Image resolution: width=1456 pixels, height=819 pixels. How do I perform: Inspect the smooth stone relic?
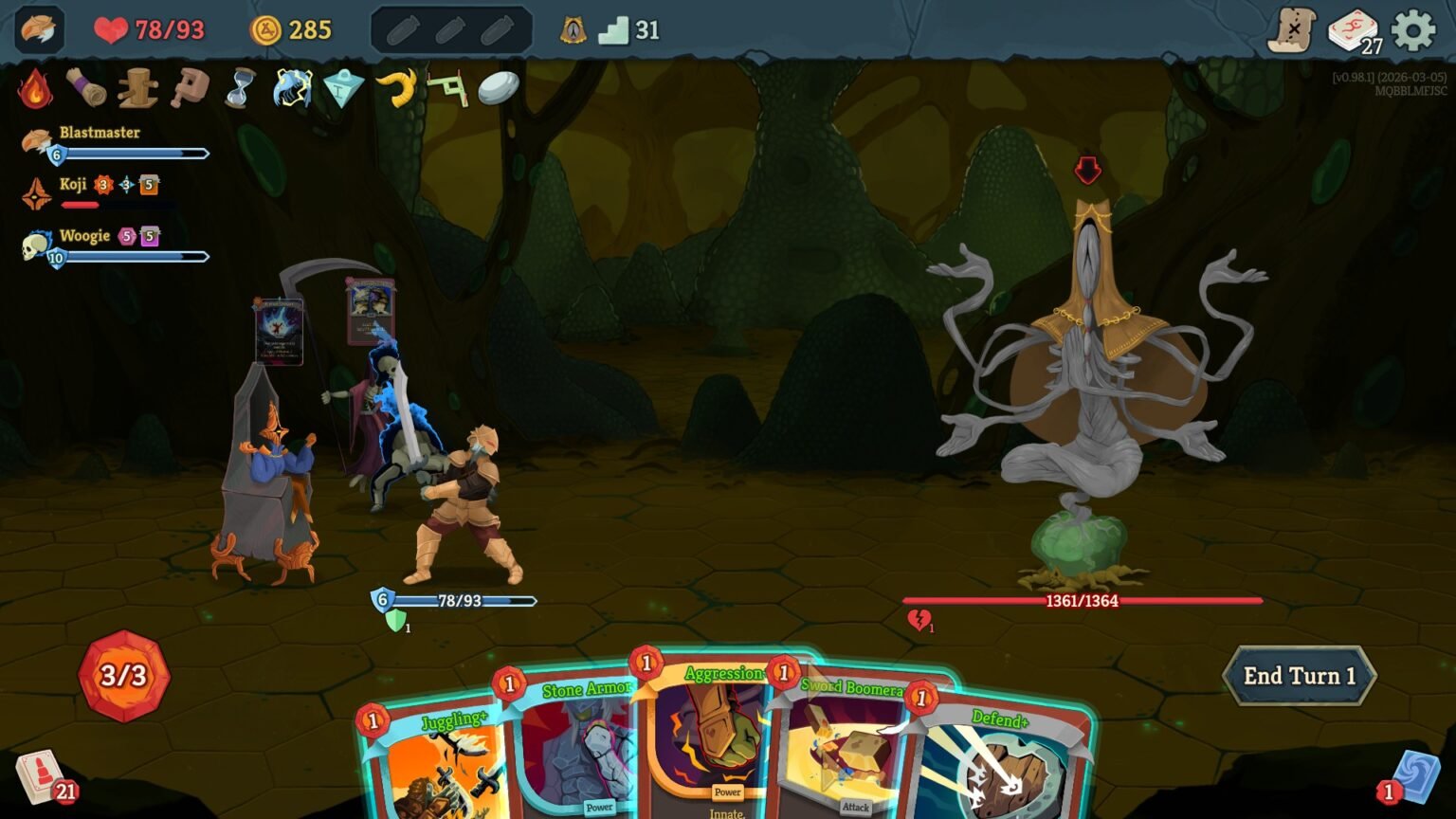[497, 89]
